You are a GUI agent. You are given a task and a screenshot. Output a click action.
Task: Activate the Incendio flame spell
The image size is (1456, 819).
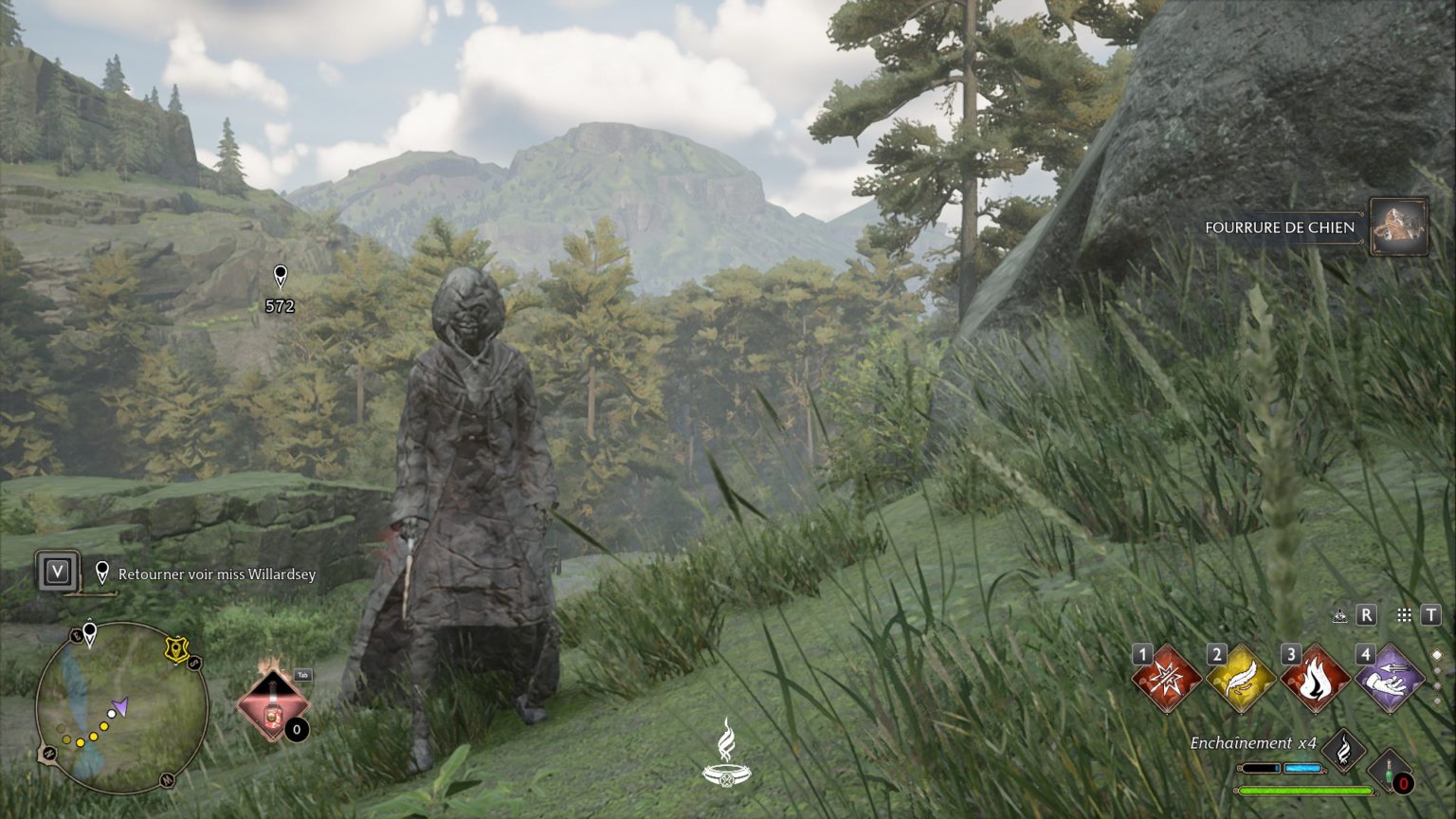coord(1316,679)
